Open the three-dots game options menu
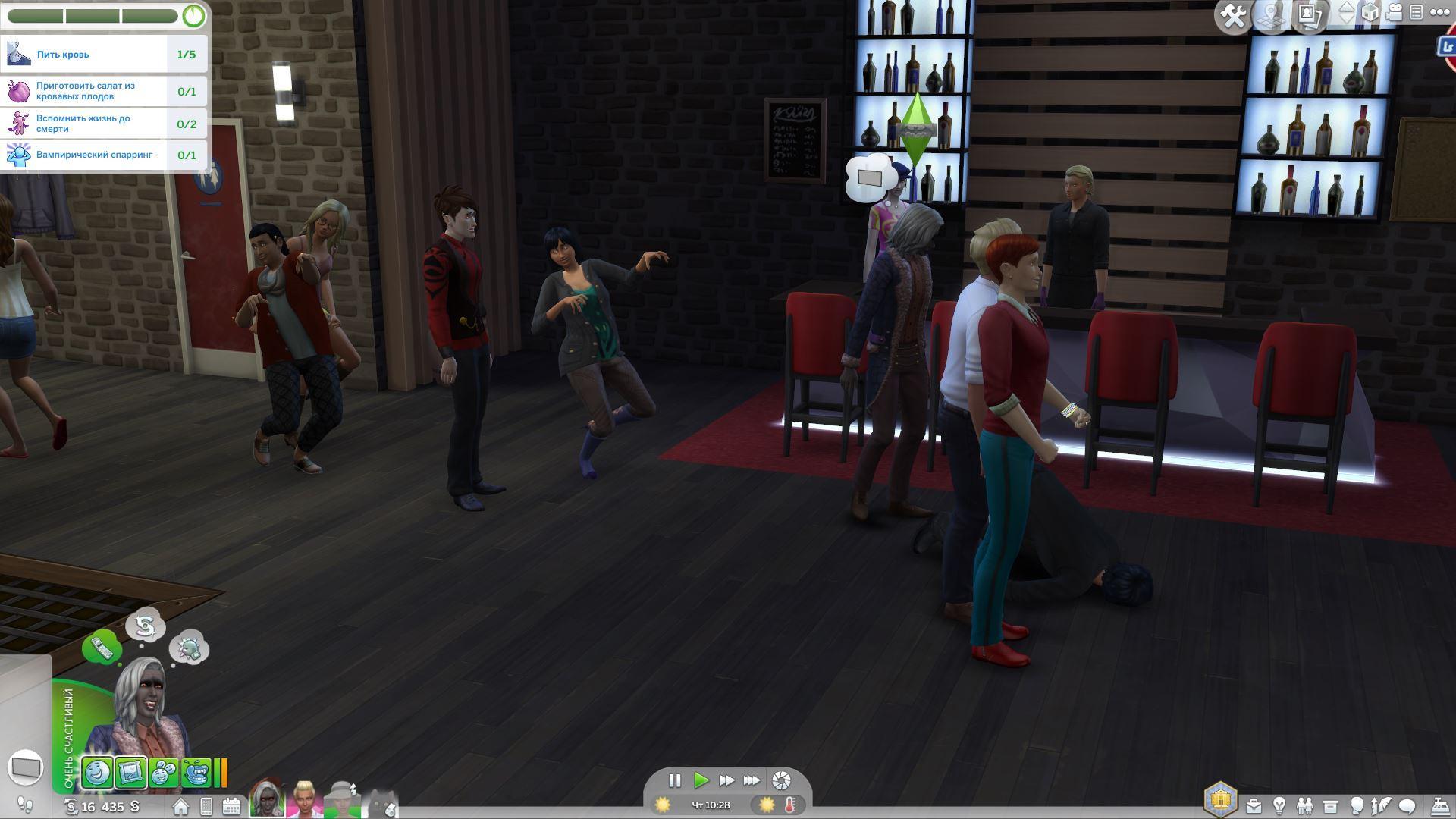This screenshot has height=819, width=1456. (x=1439, y=12)
